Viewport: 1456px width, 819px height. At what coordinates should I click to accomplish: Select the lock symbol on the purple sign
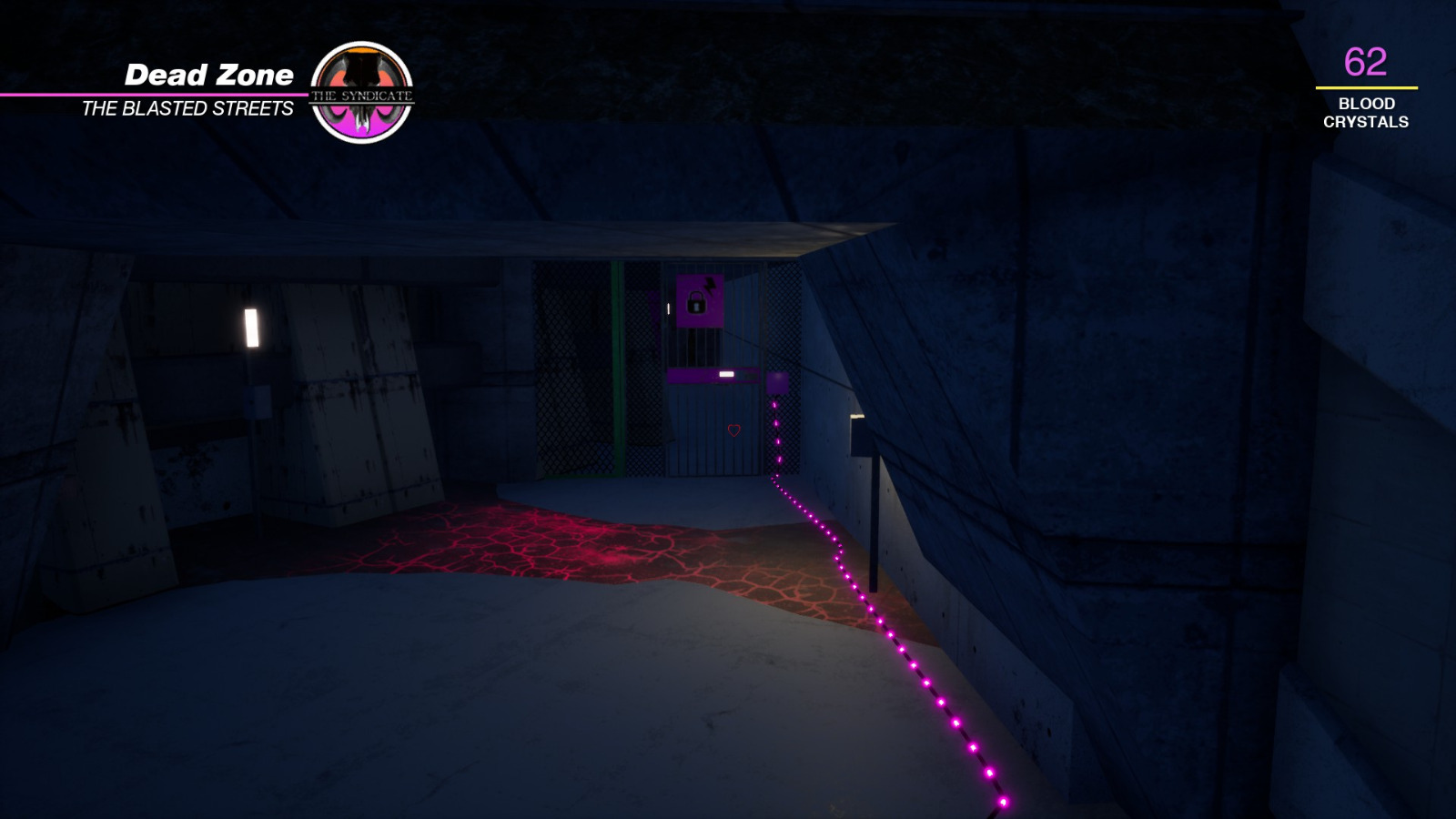pos(695,303)
